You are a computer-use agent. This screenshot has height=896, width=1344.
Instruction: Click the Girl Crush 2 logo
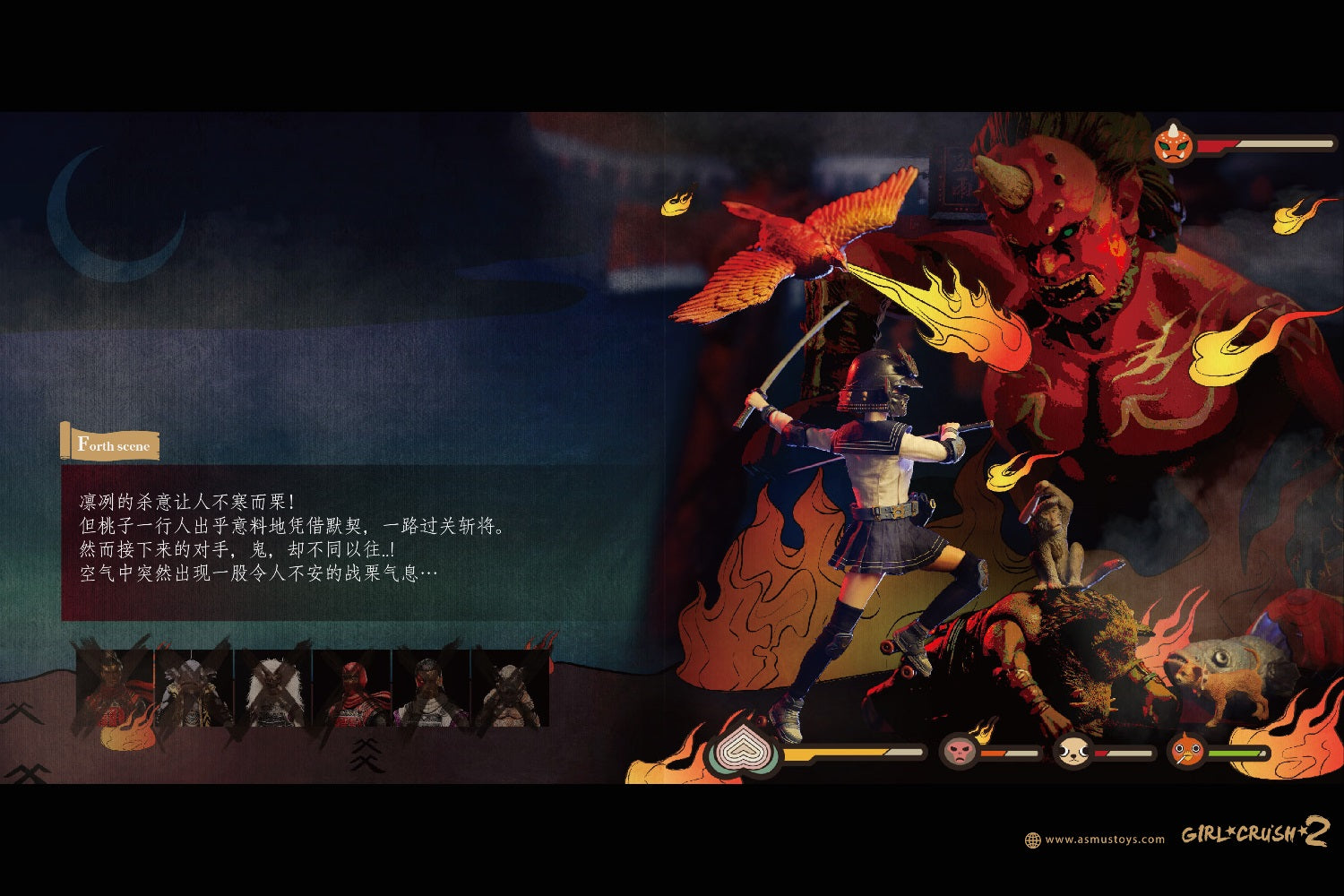(x=1254, y=833)
